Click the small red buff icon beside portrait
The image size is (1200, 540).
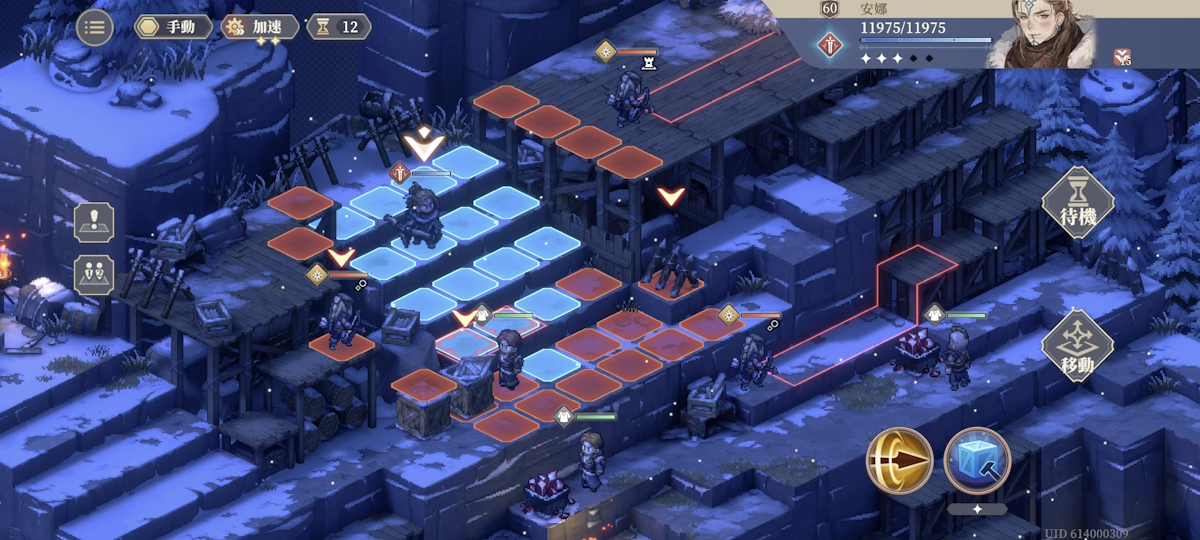[1123, 57]
